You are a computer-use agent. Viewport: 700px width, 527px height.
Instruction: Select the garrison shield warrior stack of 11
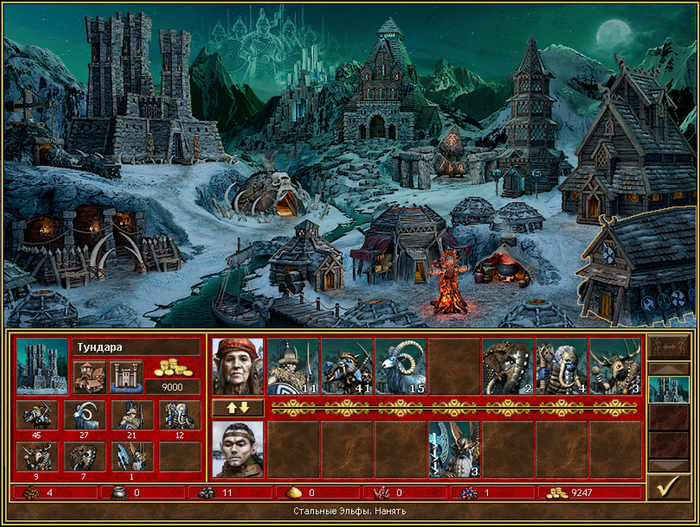(x=292, y=366)
